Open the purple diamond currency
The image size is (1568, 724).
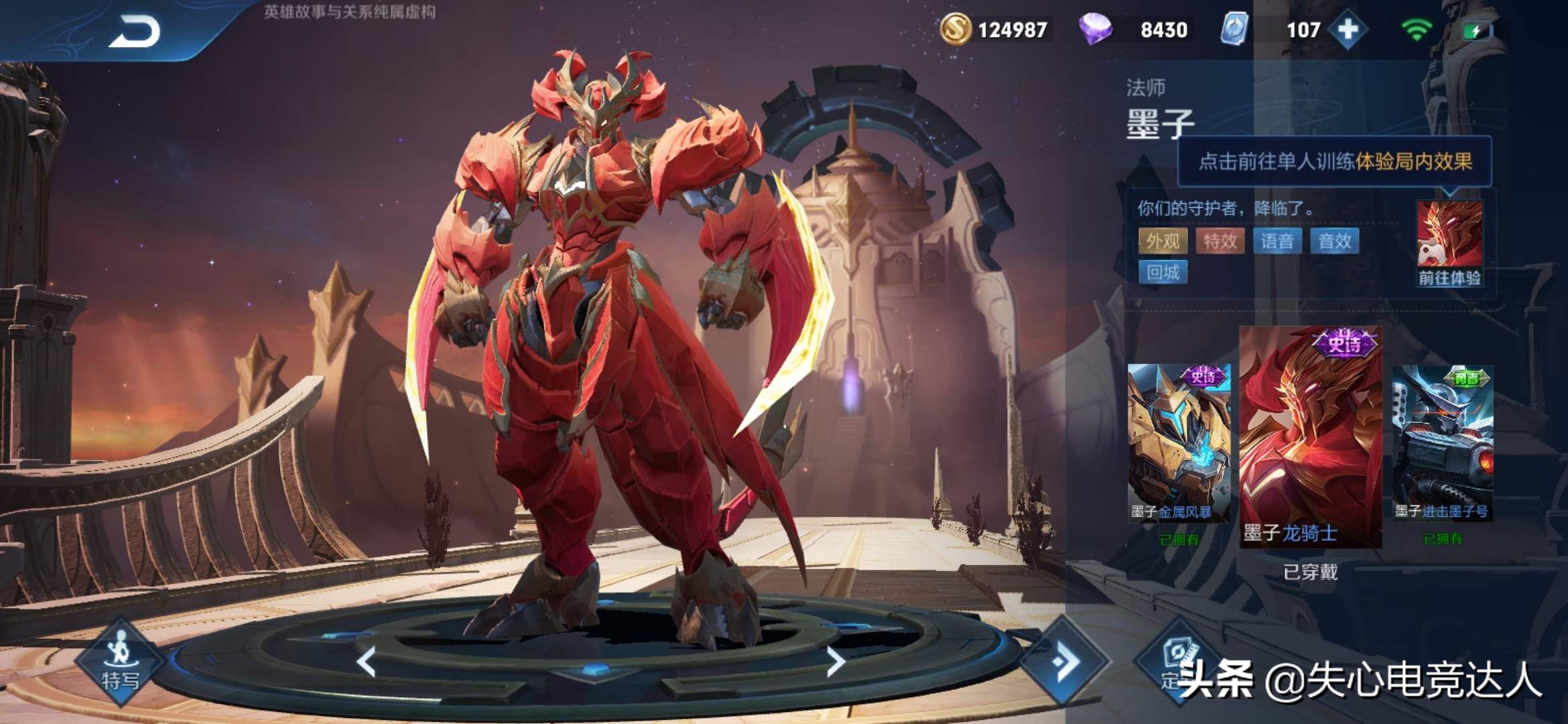(1132, 30)
